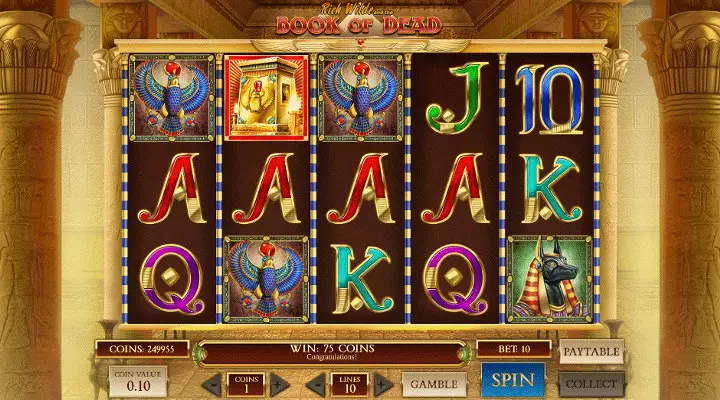Spin the reels with the blue SPIN button
The height and width of the screenshot is (400, 720).
[513, 379]
